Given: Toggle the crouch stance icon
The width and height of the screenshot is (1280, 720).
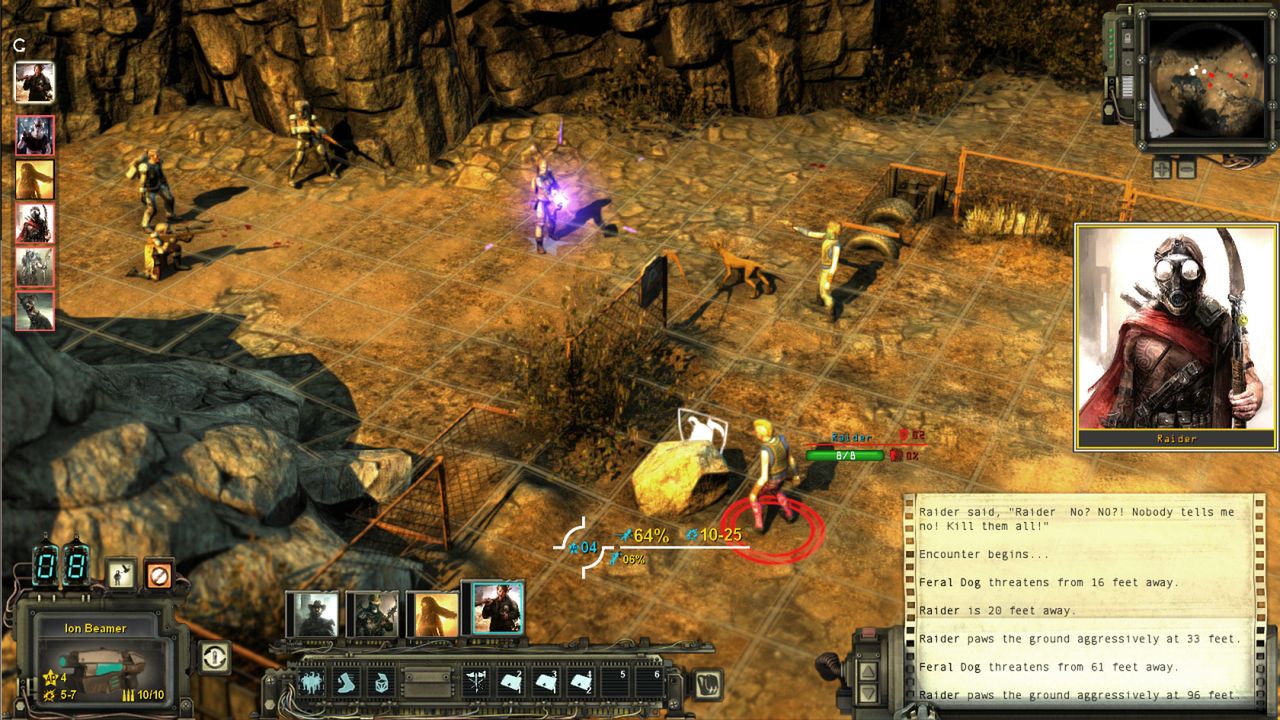Looking at the screenshot, I should click(x=121, y=573).
